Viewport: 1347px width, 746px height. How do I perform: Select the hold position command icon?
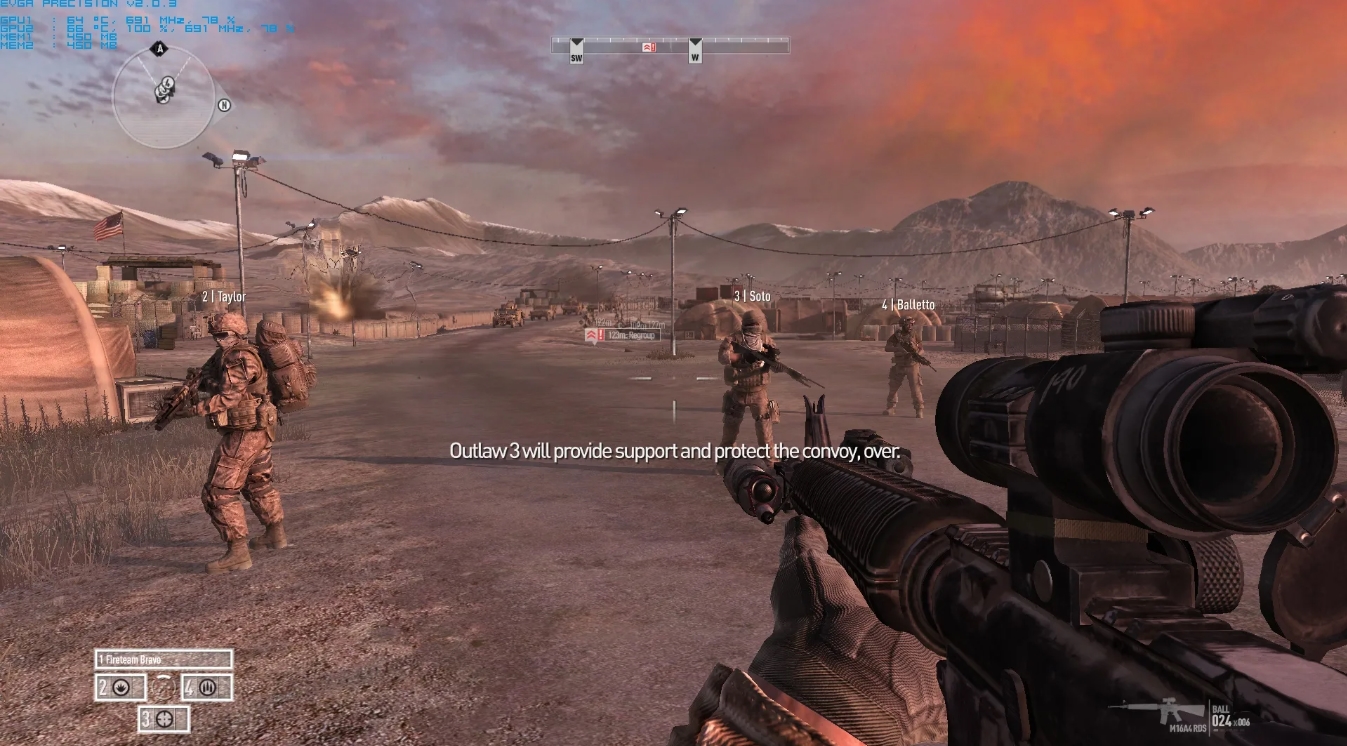[209, 688]
